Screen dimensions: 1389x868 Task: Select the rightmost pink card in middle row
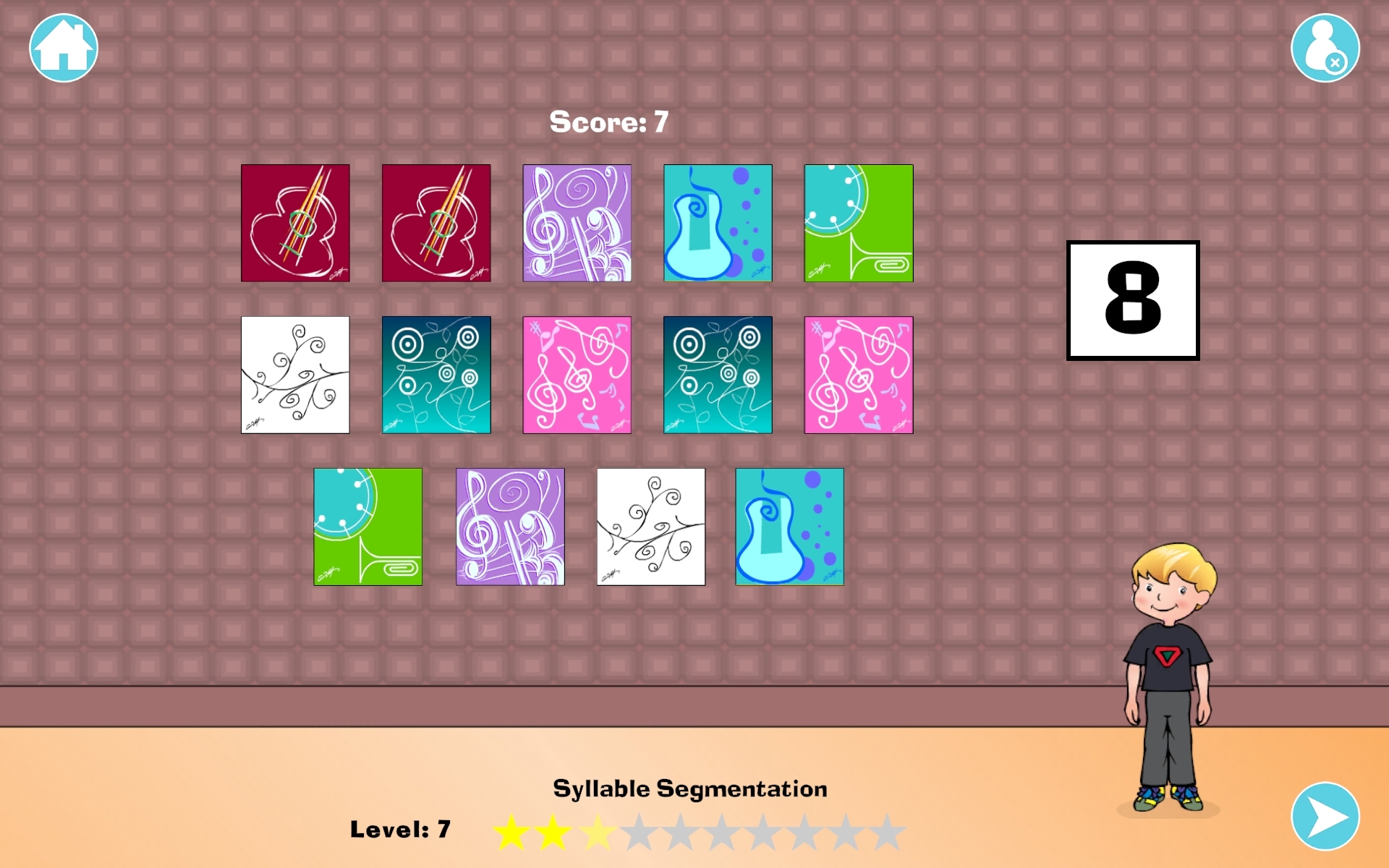pos(858,374)
